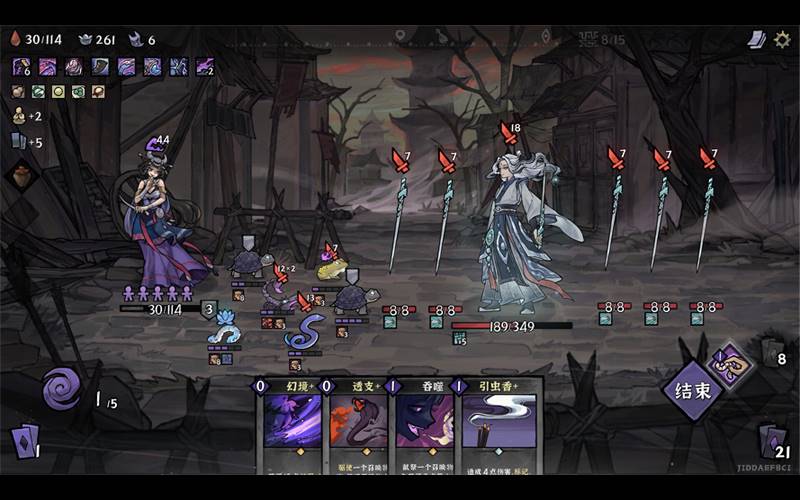Image resolution: width=800 pixels, height=500 pixels.
Task: Choose the 吞噬 card from hand
Action: point(427,422)
